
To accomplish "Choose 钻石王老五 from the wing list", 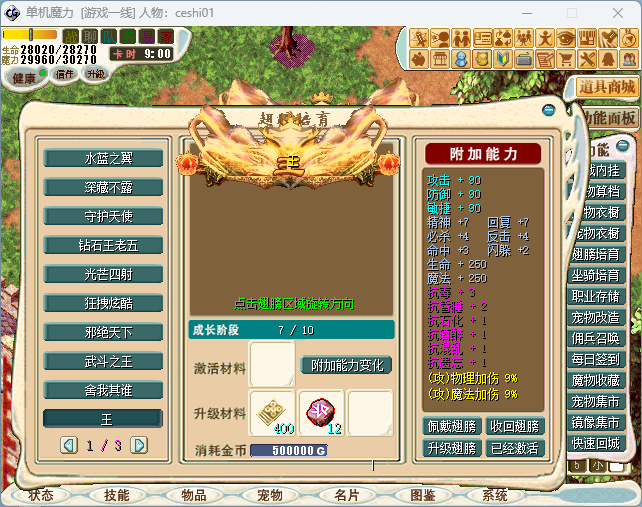I will 102,245.
